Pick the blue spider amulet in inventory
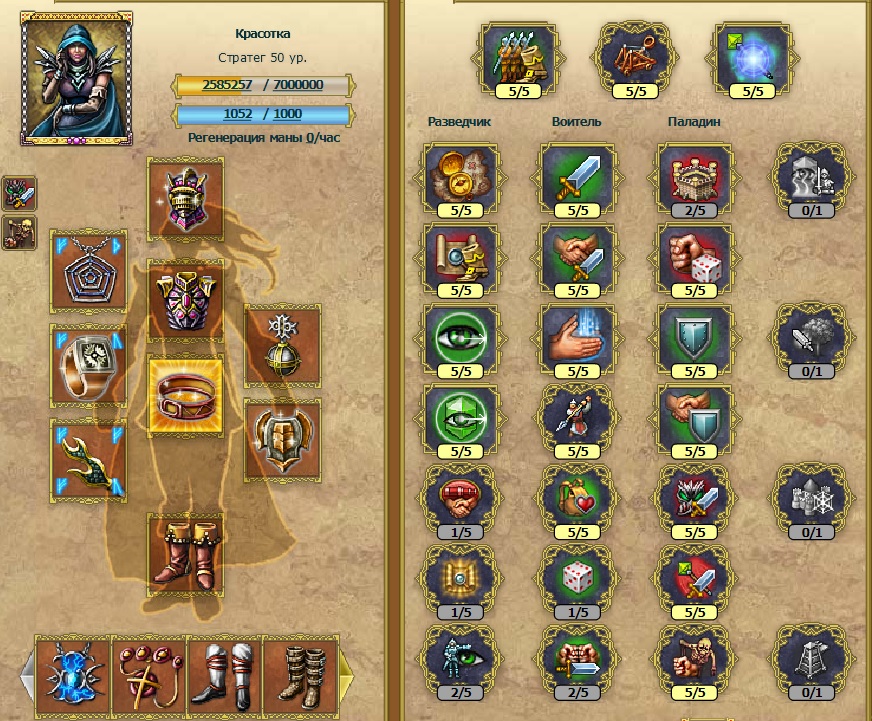 click(72, 674)
